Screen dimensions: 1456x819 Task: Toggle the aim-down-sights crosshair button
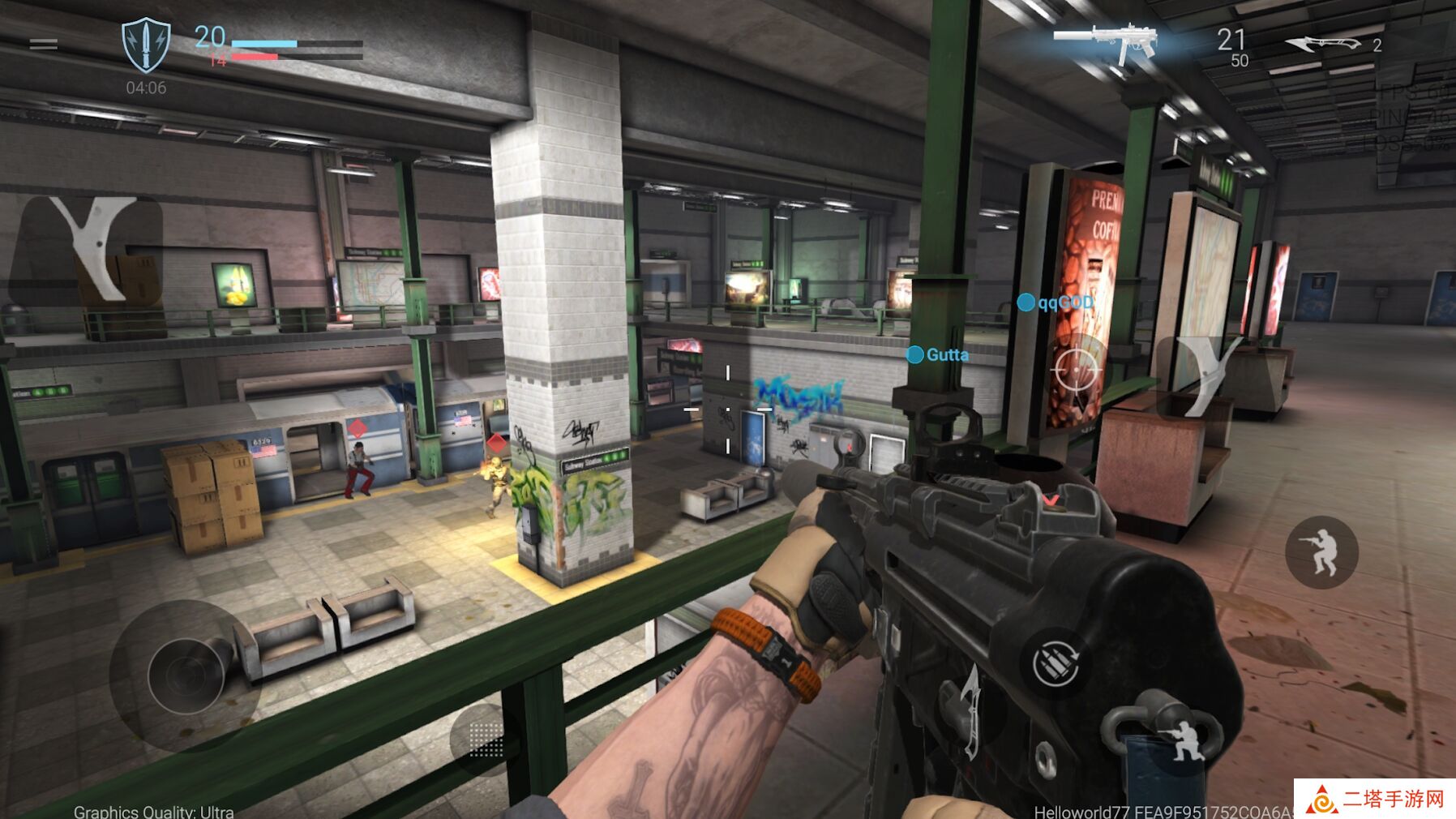click(1077, 370)
